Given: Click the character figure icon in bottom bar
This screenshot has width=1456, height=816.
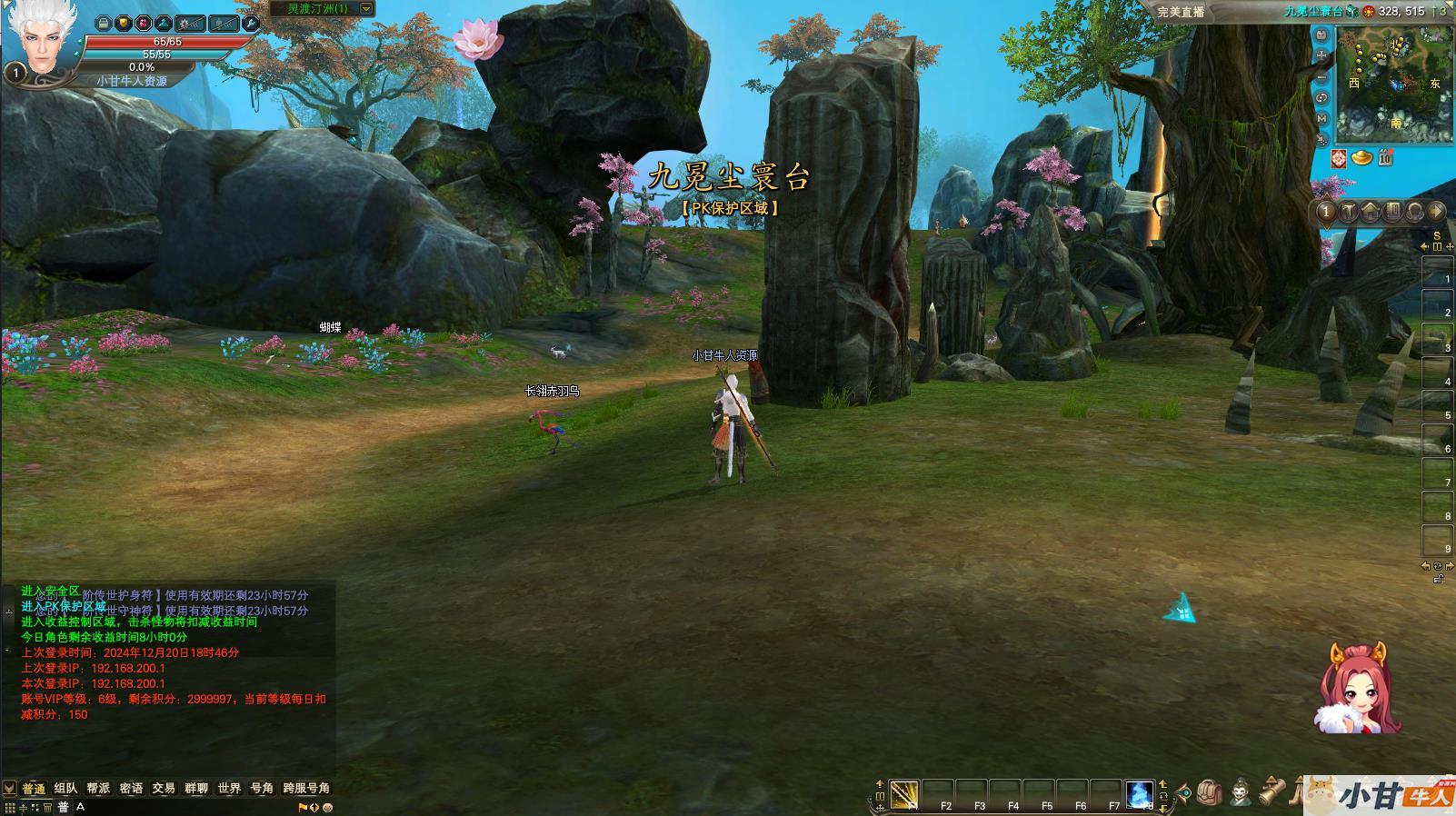Looking at the screenshot, I should 1241,793.
